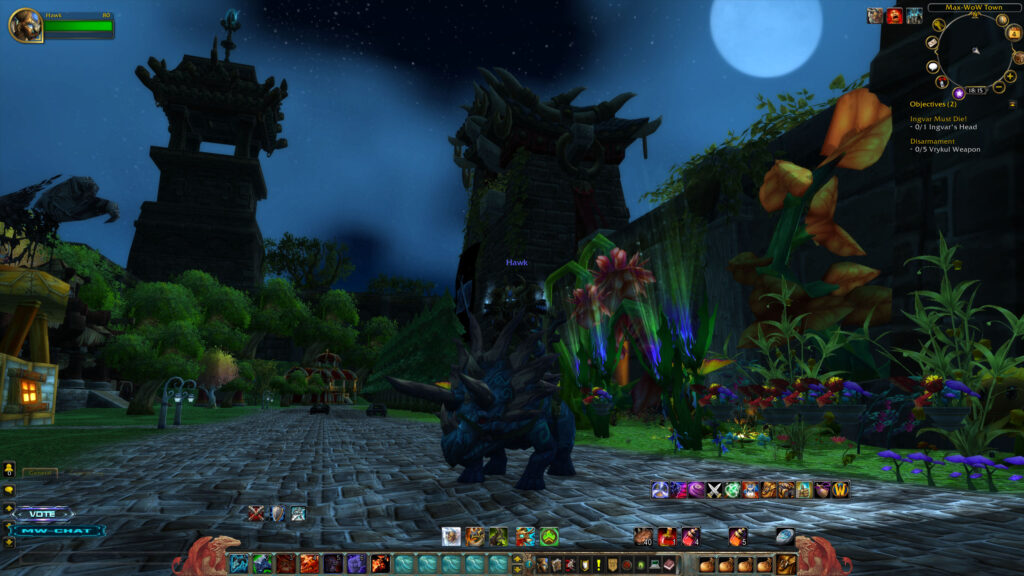The height and width of the screenshot is (576, 1024).
Task: Use the red potion with count 5
Action: pos(738,536)
